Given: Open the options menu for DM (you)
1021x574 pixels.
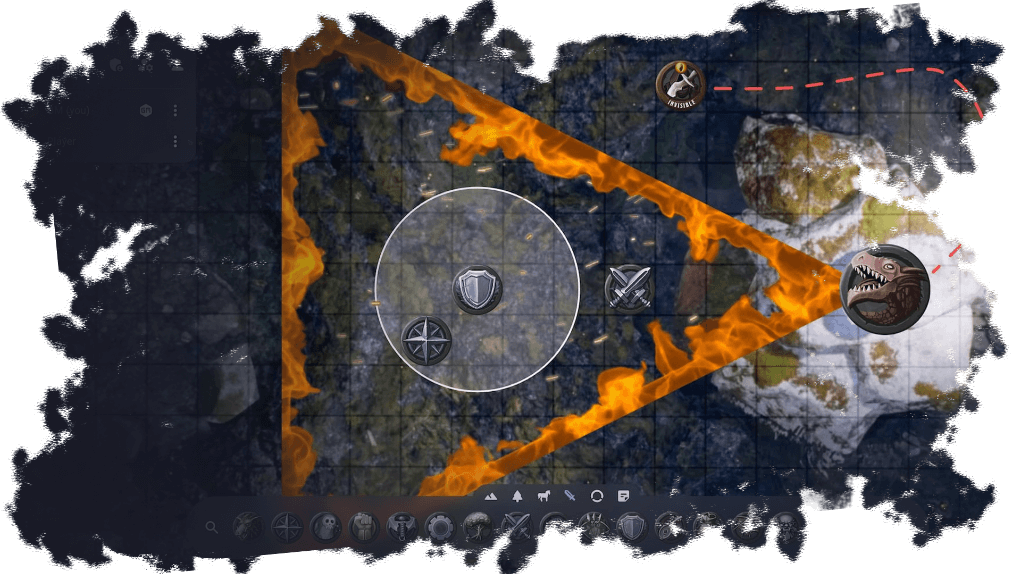Looking at the screenshot, I should [175, 110].
